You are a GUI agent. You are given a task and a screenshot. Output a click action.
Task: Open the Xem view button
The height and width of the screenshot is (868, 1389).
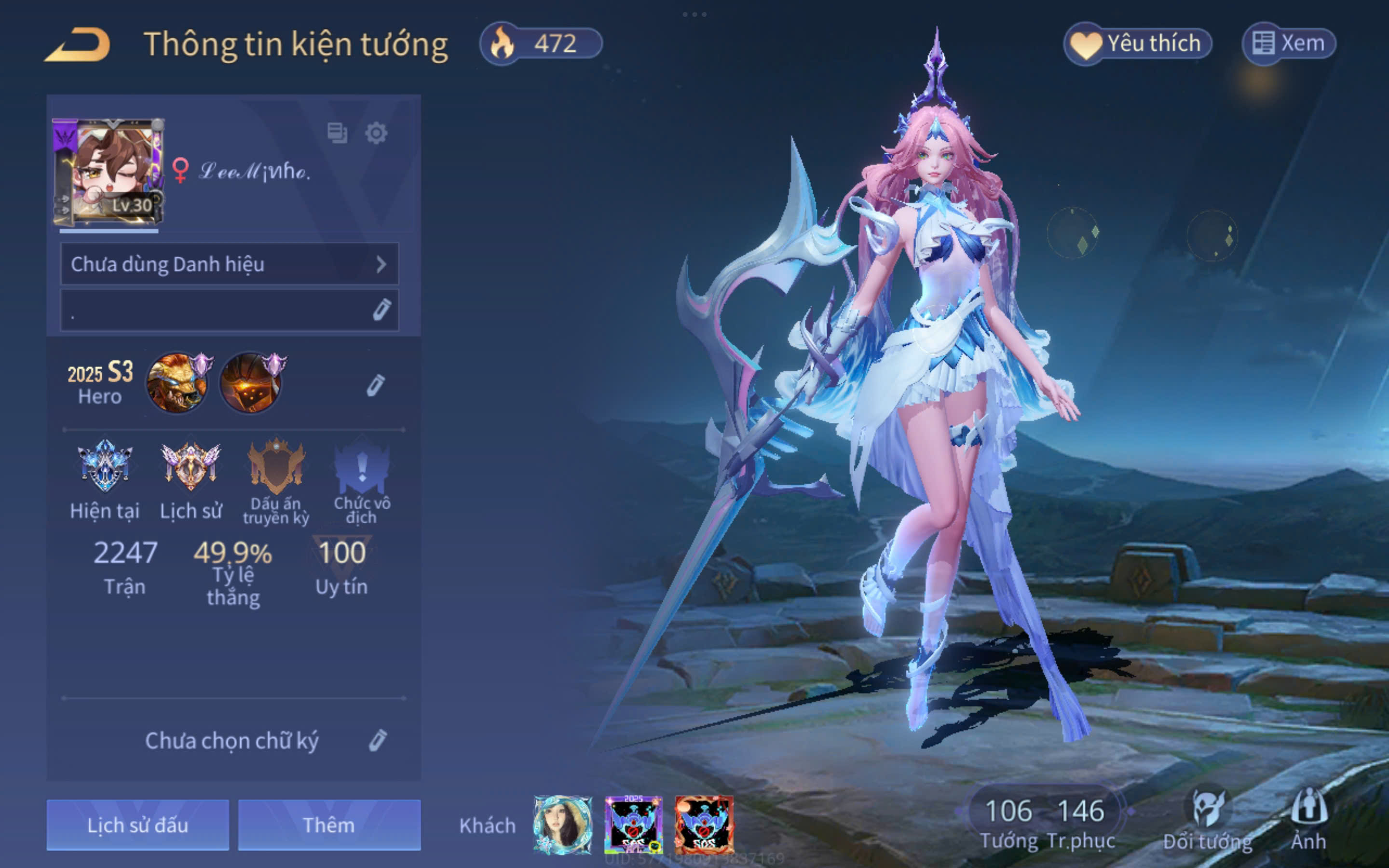1289,43
